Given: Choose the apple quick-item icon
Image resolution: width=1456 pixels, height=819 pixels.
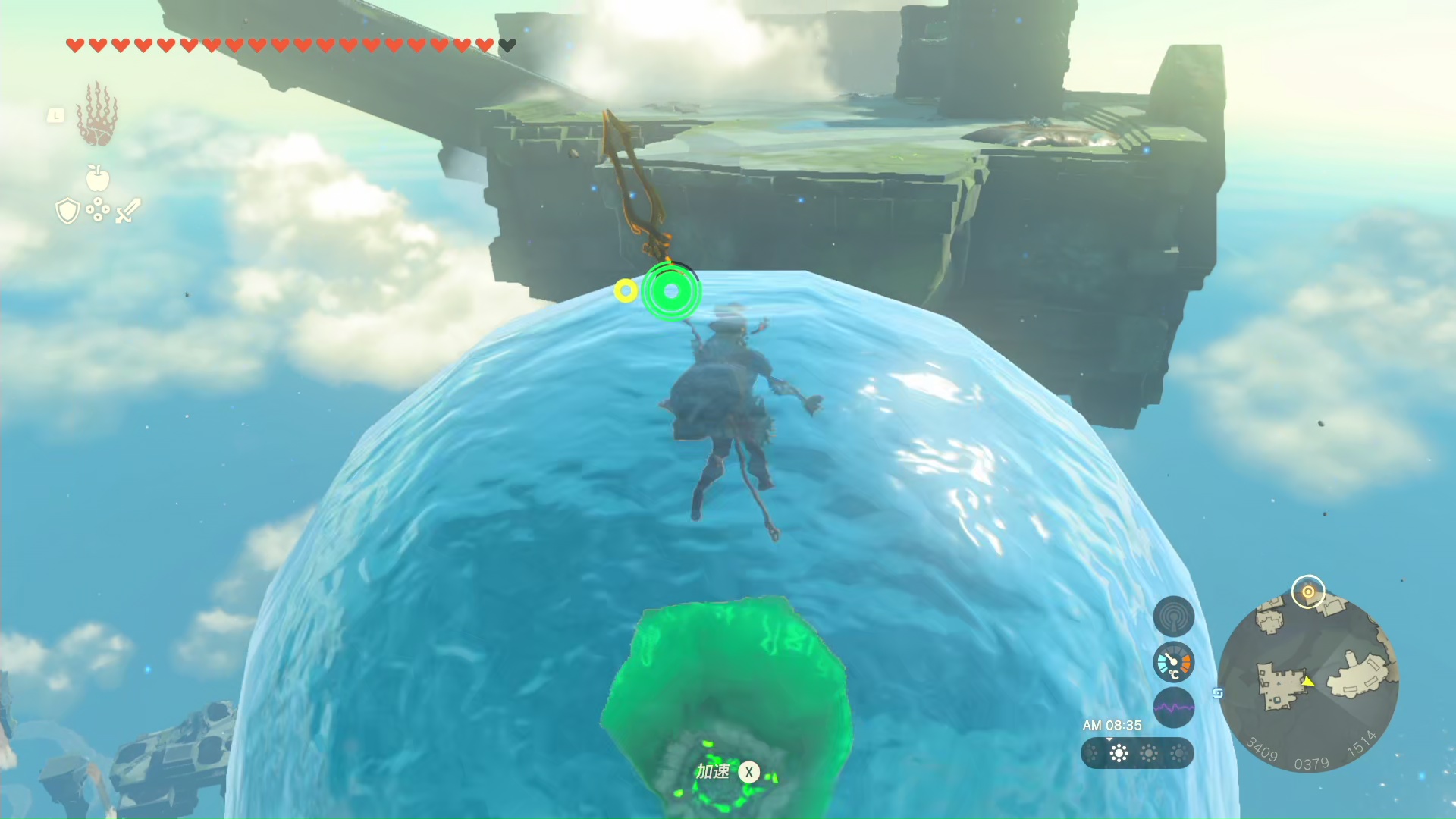Looking at the screenshot, I should [98, 178].
